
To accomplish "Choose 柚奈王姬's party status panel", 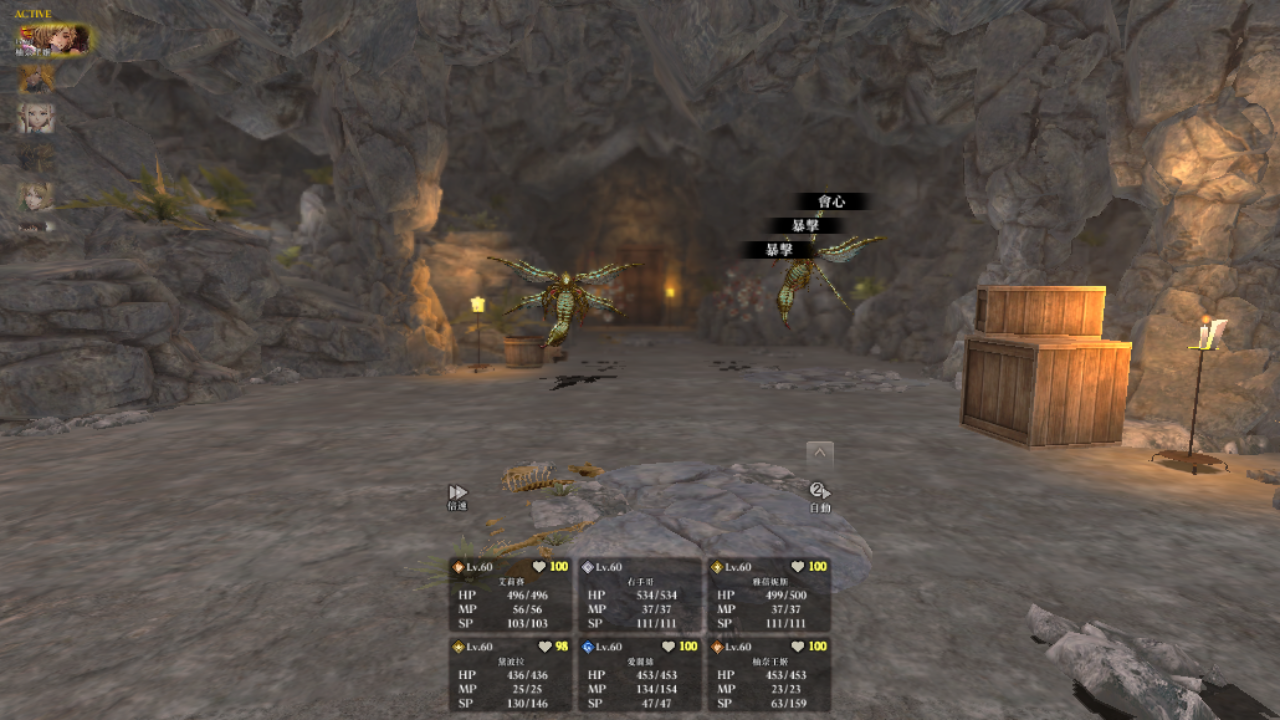I will 769,674.
